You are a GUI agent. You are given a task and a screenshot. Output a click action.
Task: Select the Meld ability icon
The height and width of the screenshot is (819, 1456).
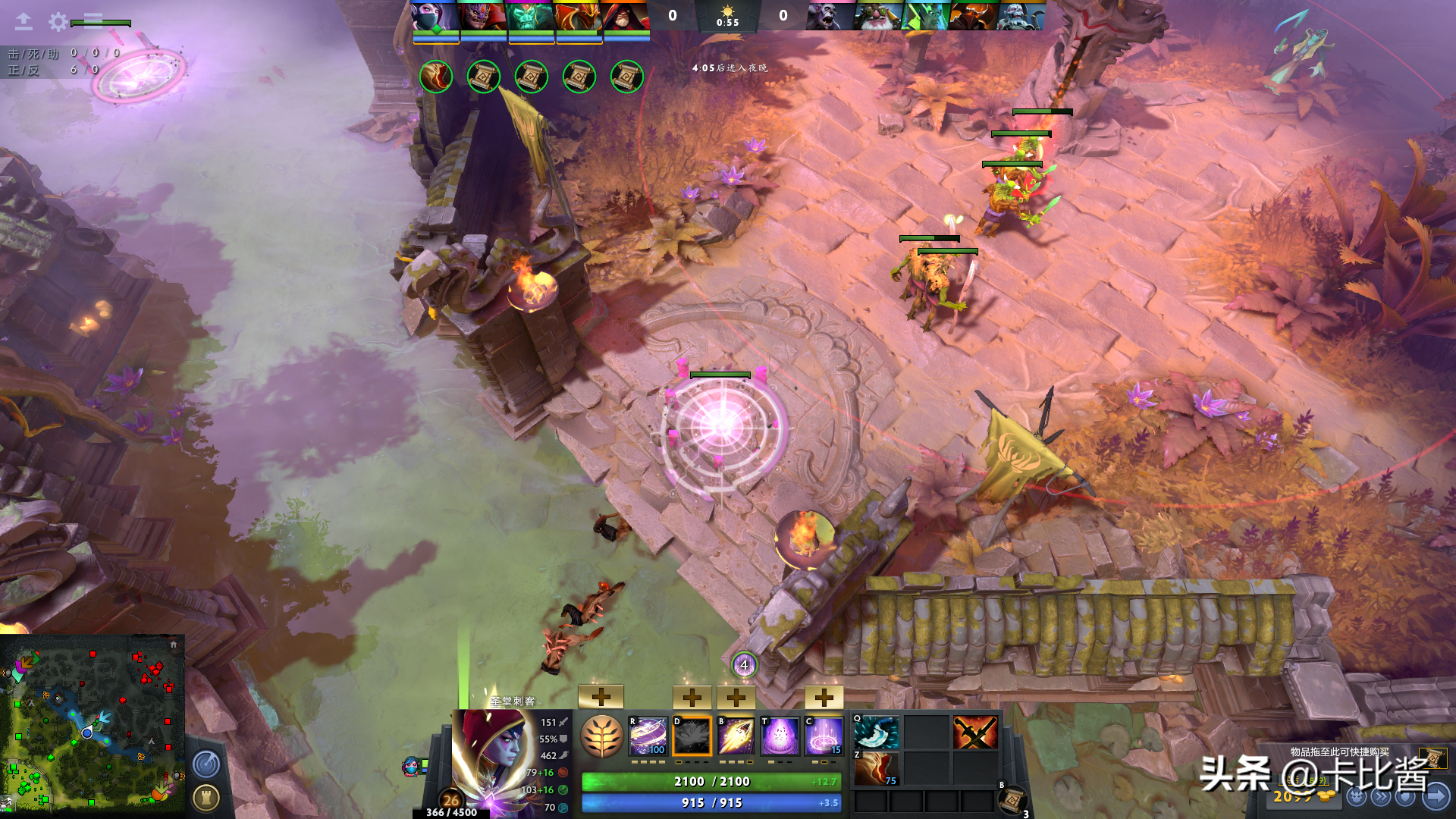pos(692,736)
